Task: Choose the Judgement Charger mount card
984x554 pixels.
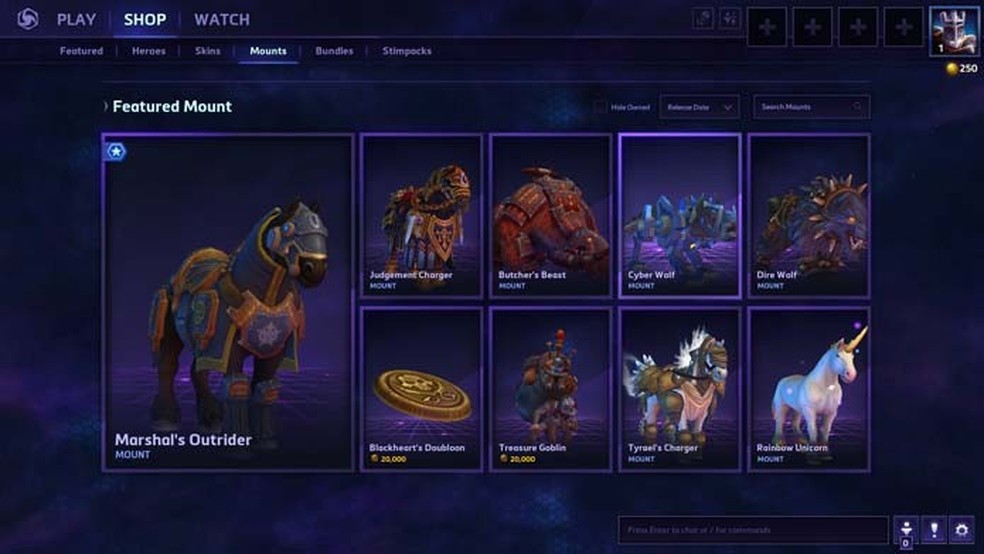Action: pos(421,216)
